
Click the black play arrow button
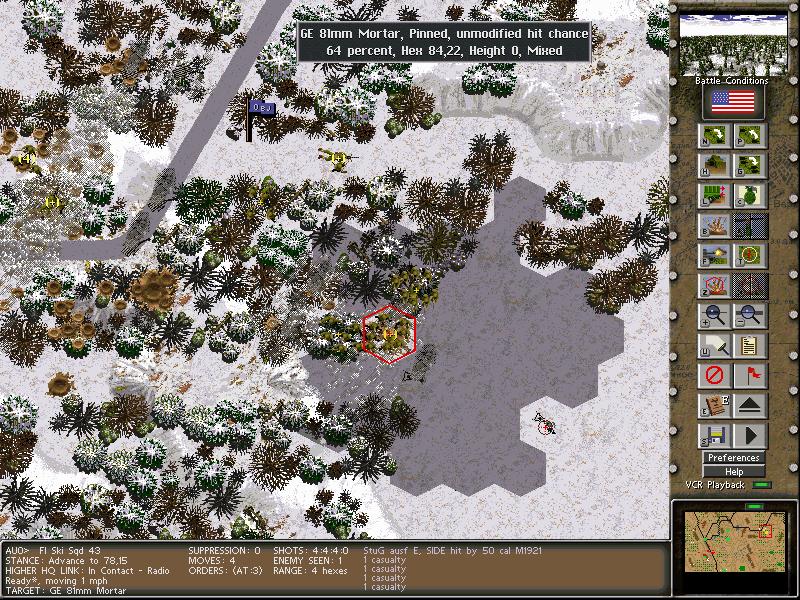click(x=750, y=436)
